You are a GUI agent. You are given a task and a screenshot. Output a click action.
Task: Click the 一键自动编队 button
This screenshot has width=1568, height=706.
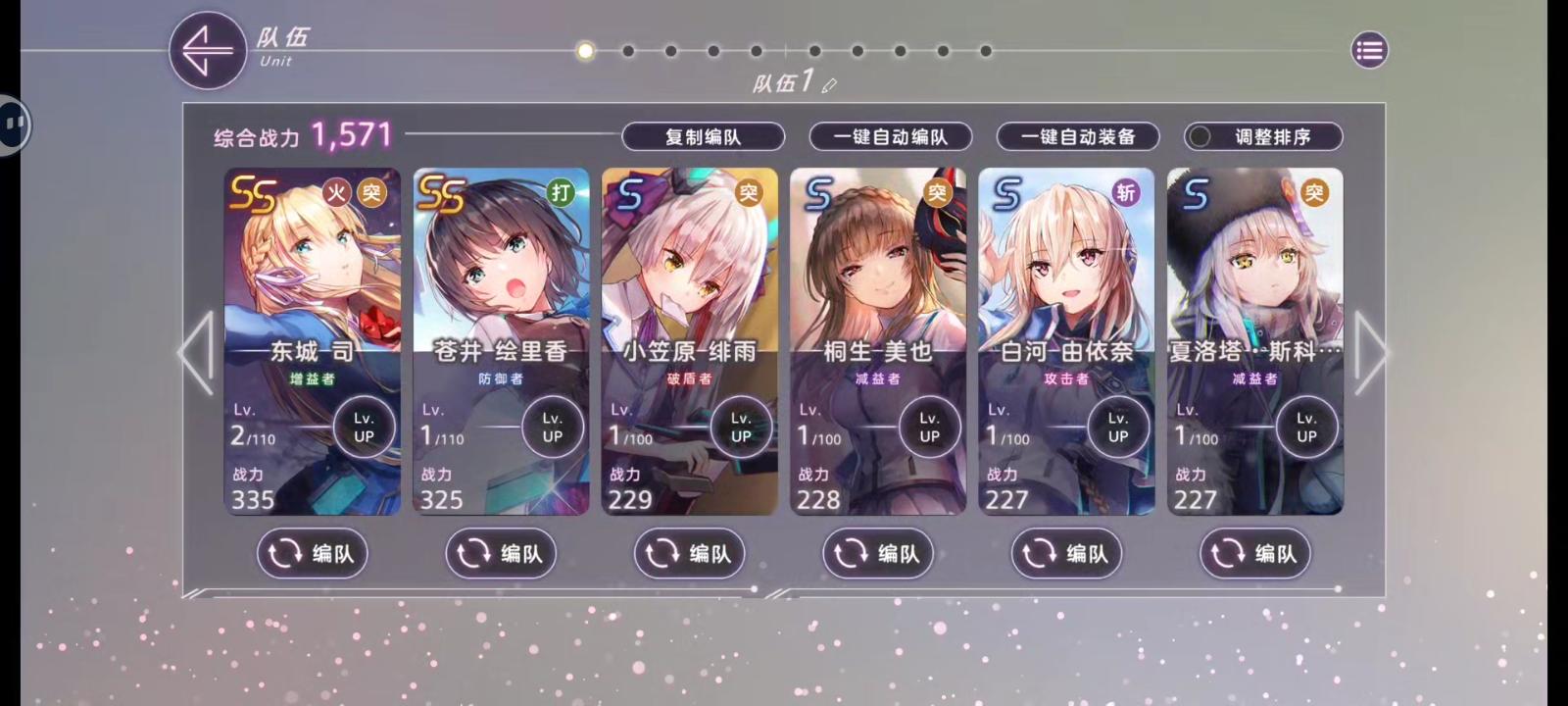tap(888, 136)
